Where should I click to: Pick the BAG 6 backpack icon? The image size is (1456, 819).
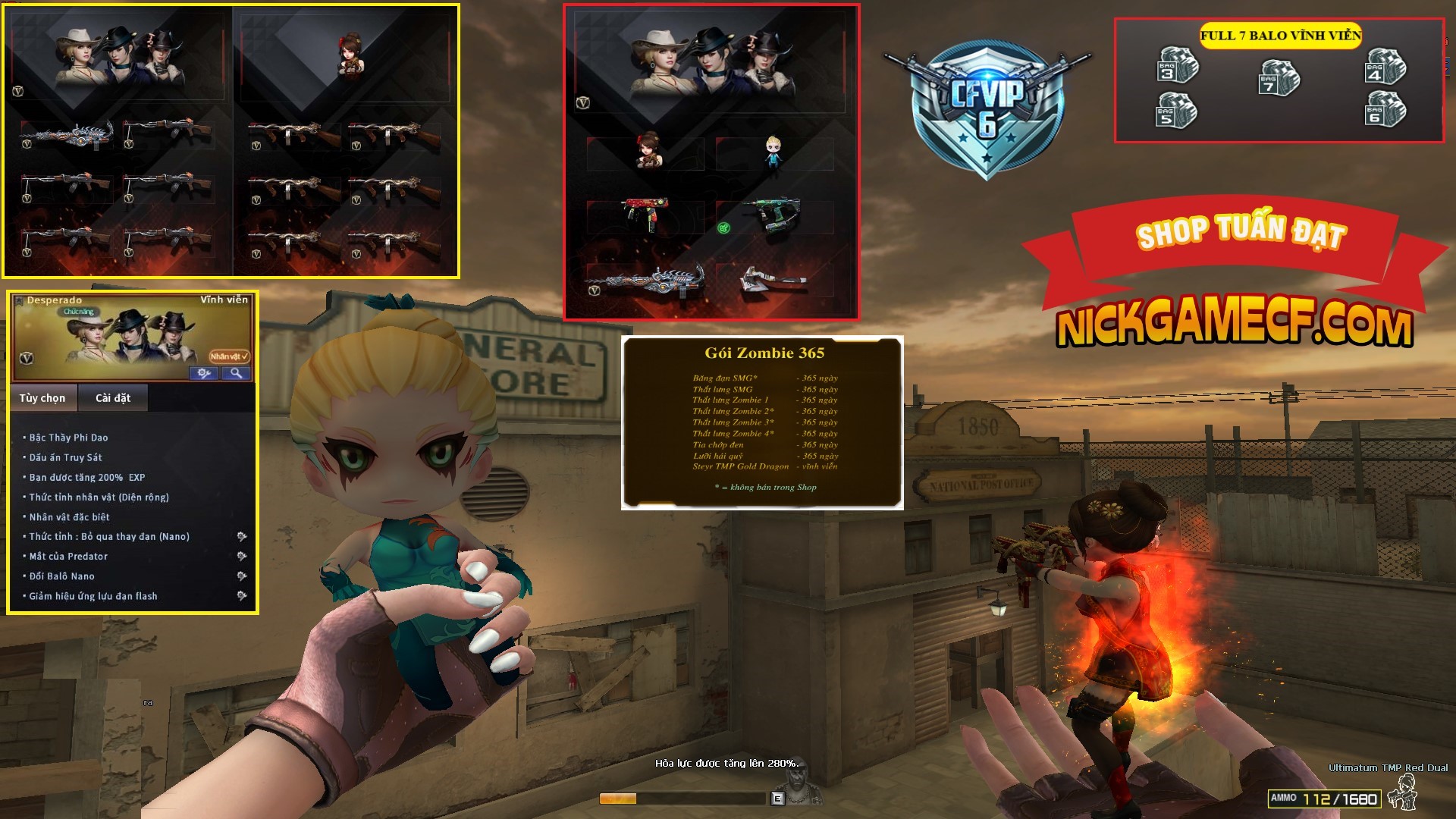pyautogui.click(x=1385, y=109)
